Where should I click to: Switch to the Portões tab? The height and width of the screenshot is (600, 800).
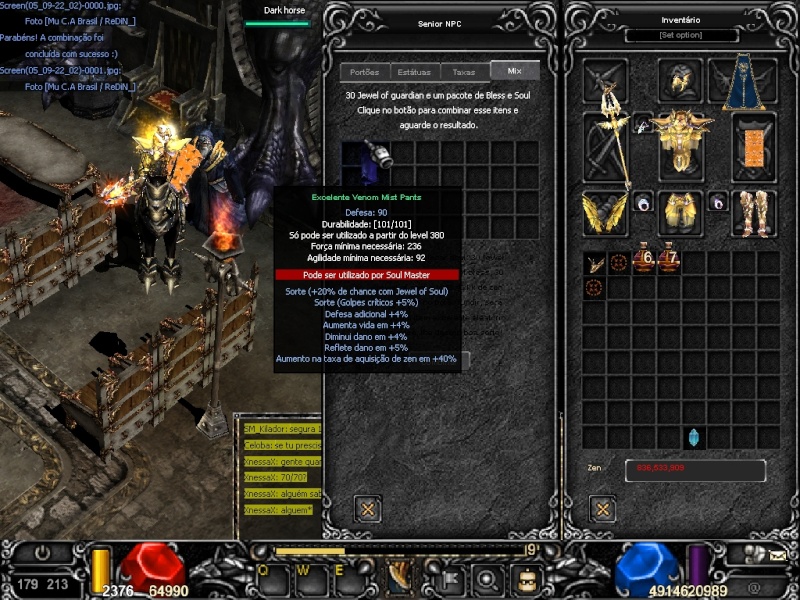point(364,72)
